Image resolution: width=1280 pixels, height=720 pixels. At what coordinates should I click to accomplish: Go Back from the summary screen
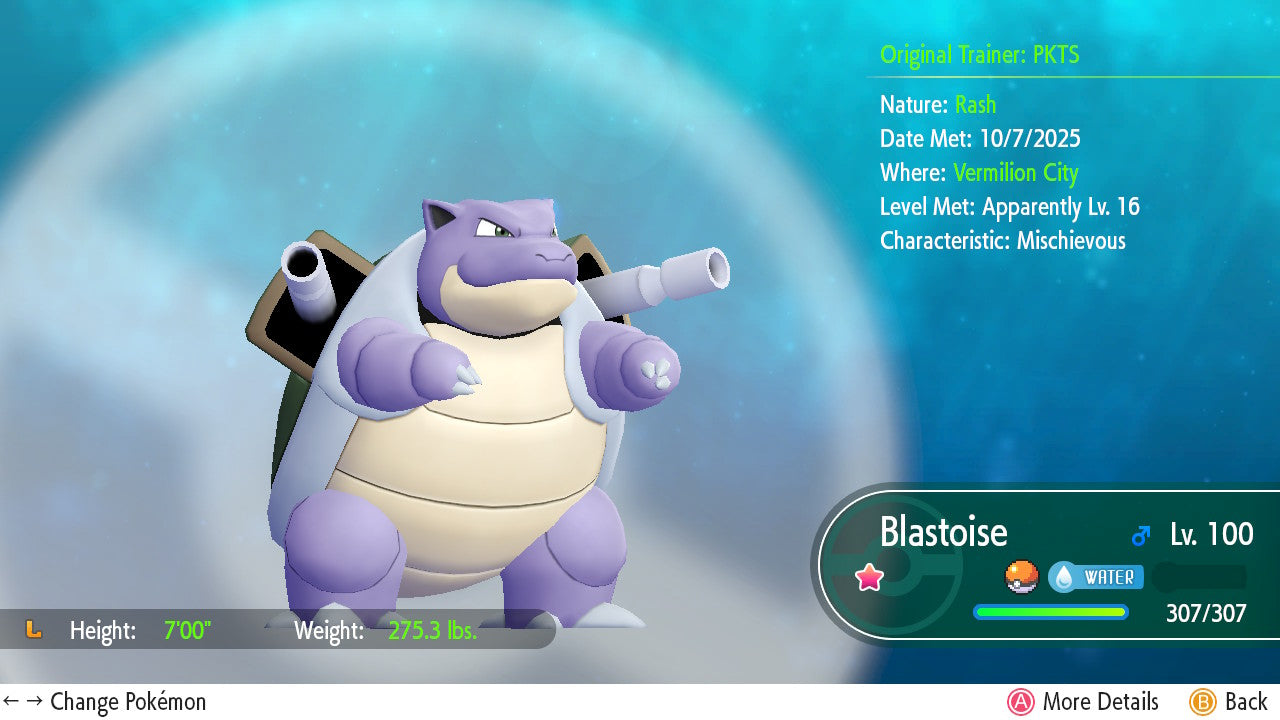point(1229,702)
